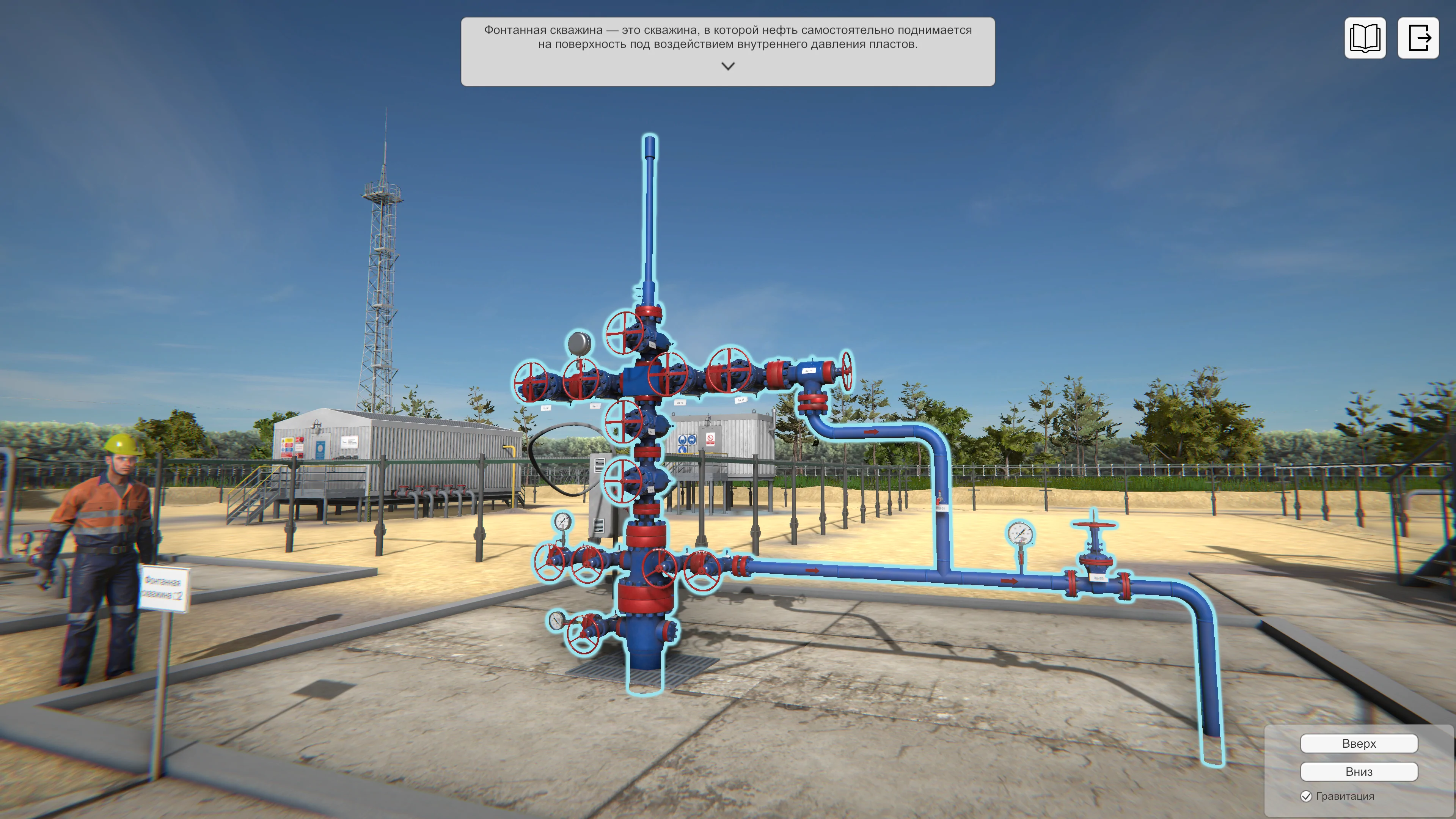Choose the Вниз button
1456x819 pixels.
click(x=1358, y=772)
